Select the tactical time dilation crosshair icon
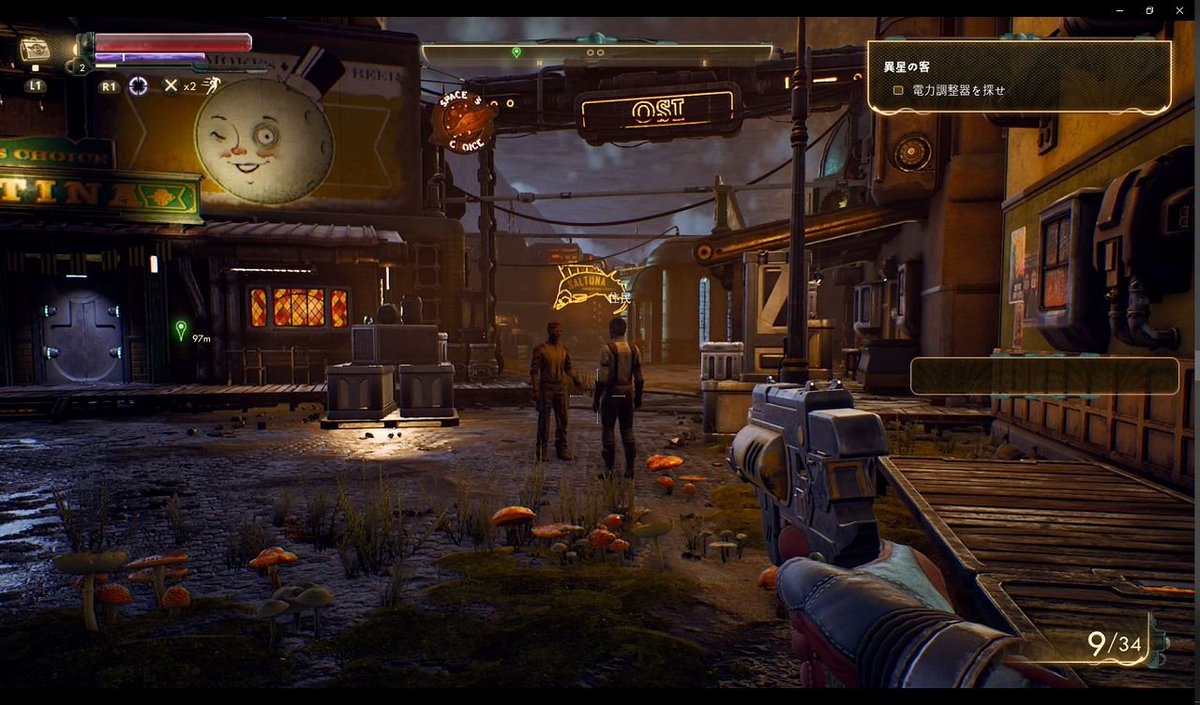Screen dimensions: 1200x705 (x=138, y=86)
